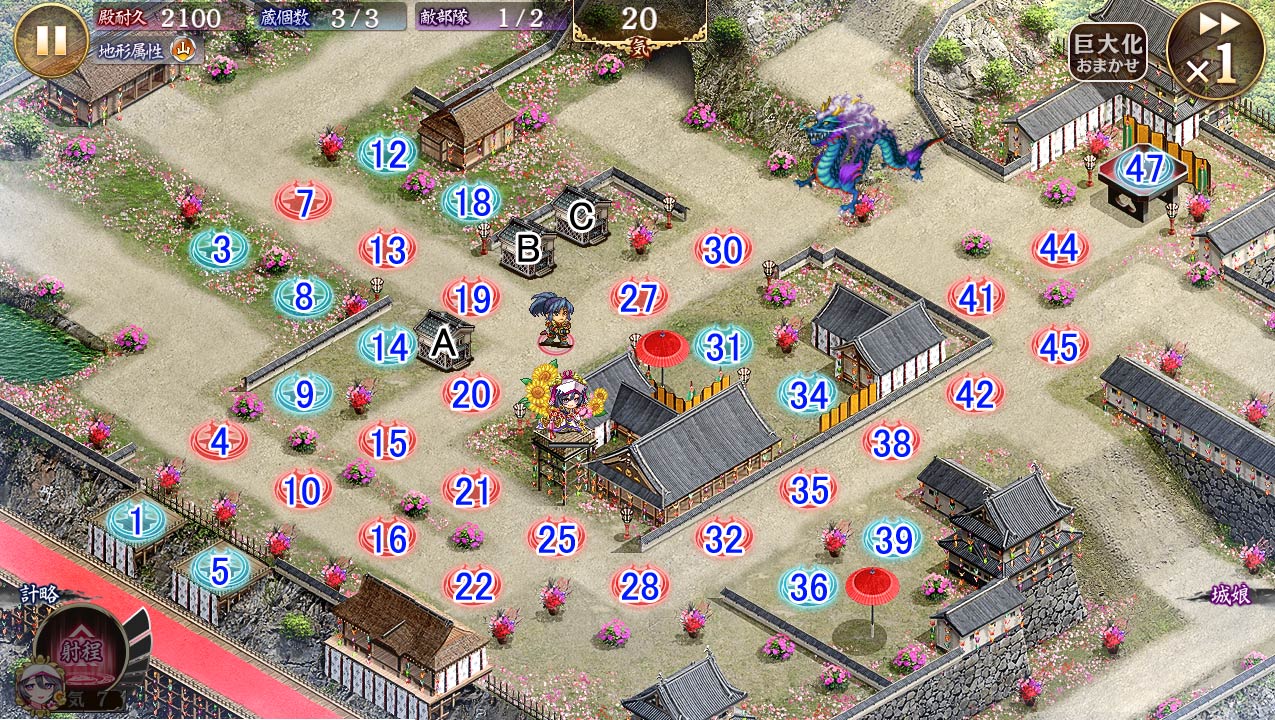Select red placement tile 22
This screenshot has height=720, width=1275.
[471, 586]
